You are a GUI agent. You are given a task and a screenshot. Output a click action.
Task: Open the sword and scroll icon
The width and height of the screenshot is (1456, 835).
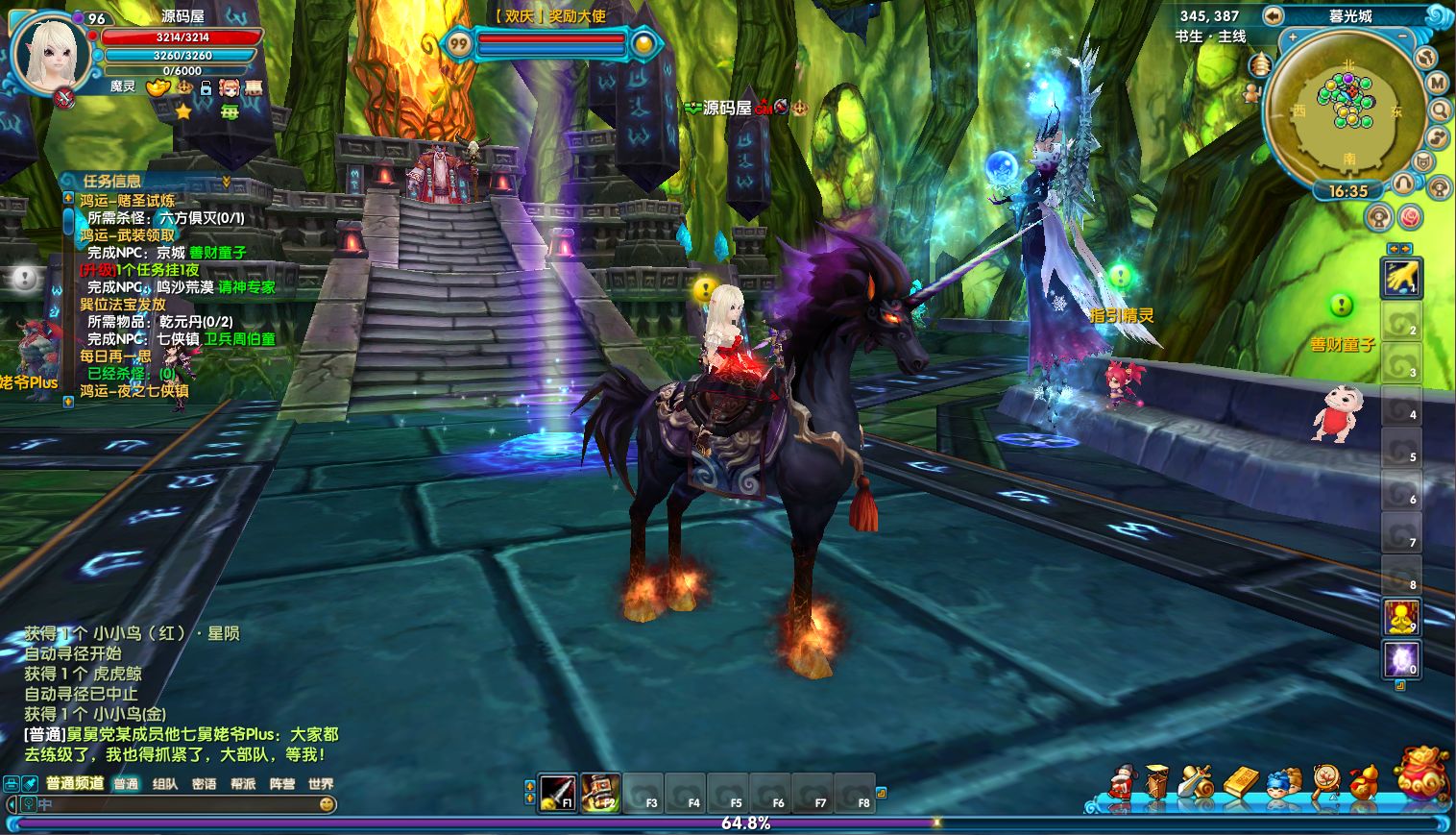coord(1197,782)
